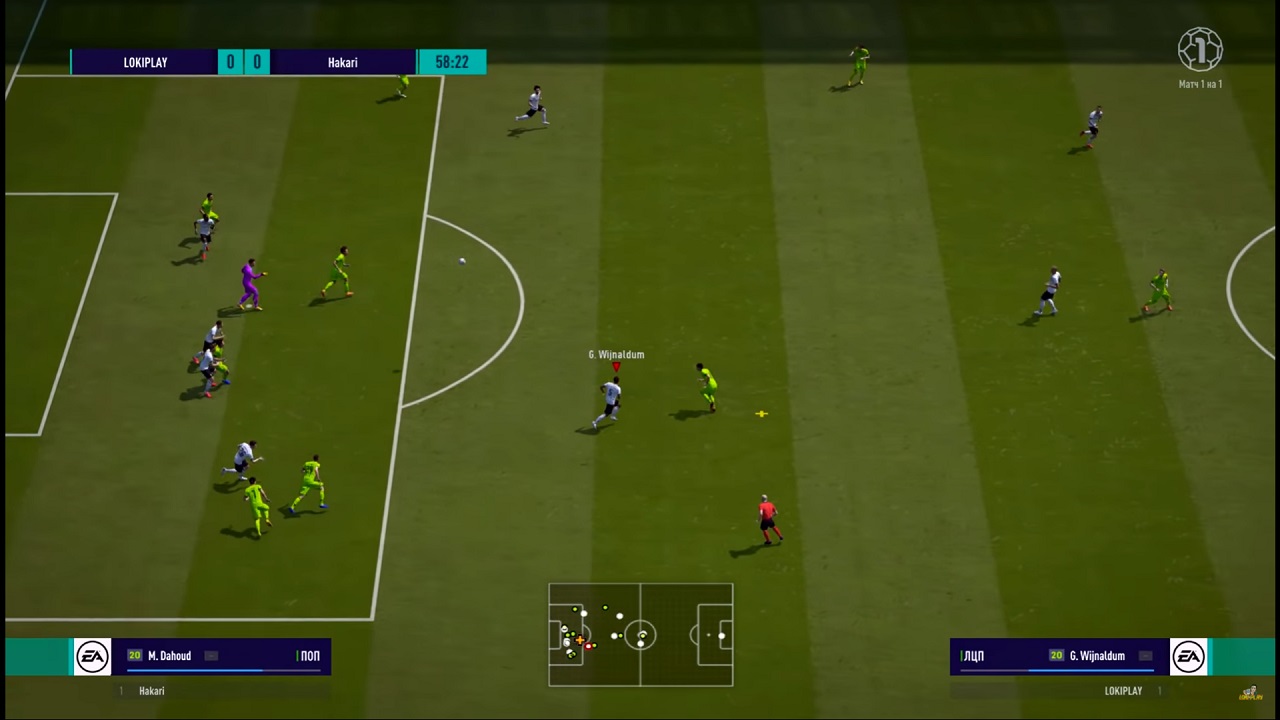The image size is (1280, 720).
Task: Click the EA logo beside M. Dahoud's plate
Action: 92,655
